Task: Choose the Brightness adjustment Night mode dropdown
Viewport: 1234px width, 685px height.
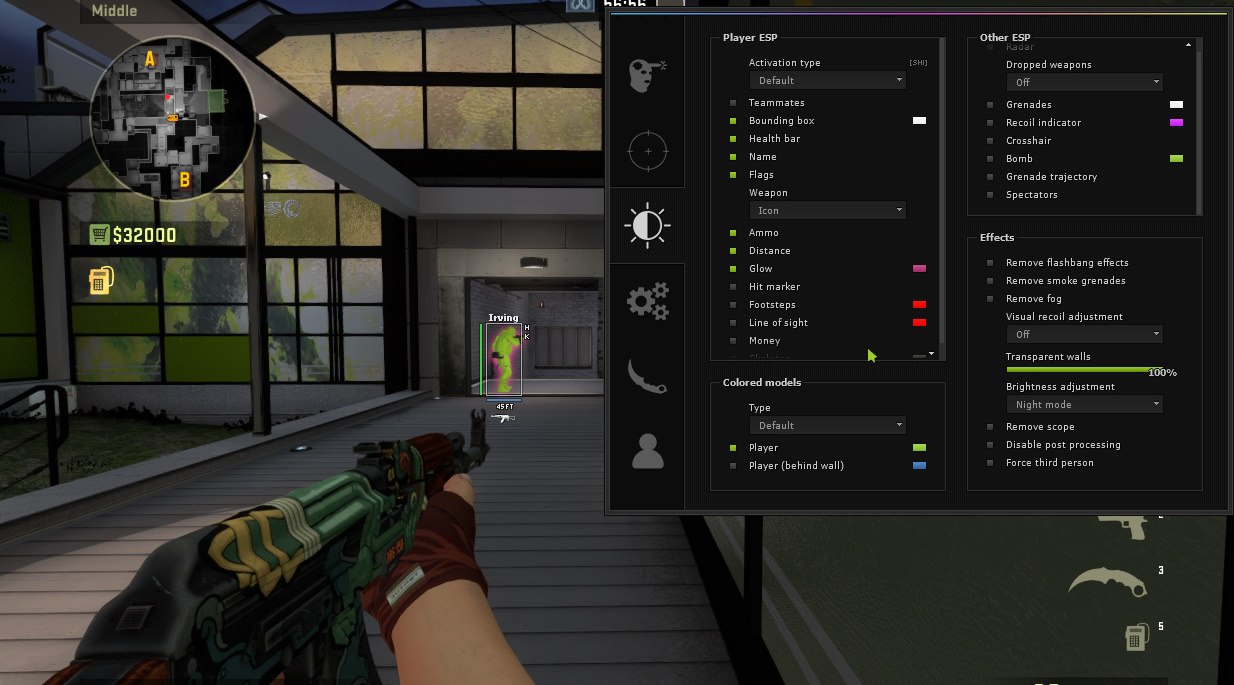Action: [1084, 404]
